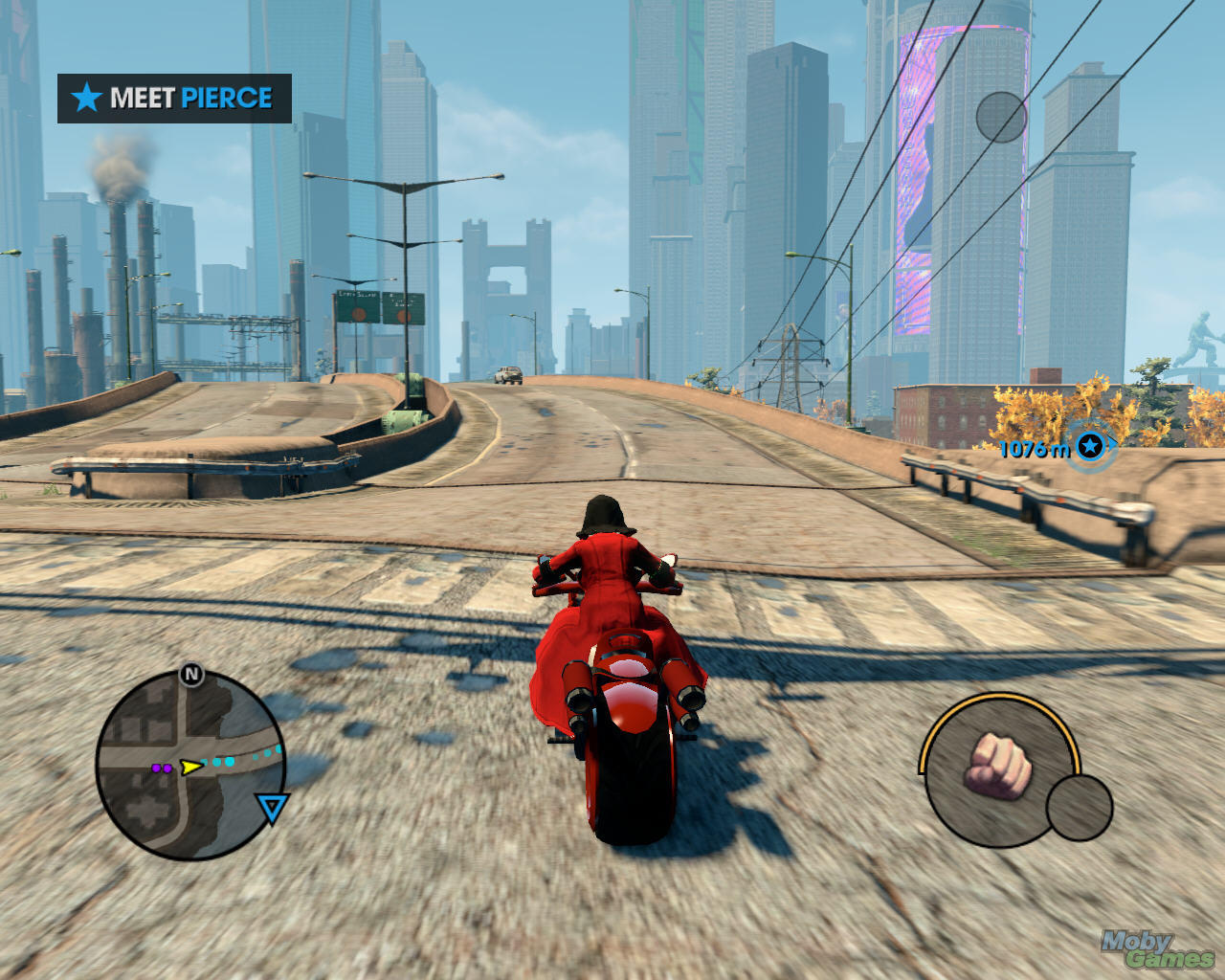Select the blue triangle marker on the minimap
The width and height of the screenshot is (1225, 980).
272,807
